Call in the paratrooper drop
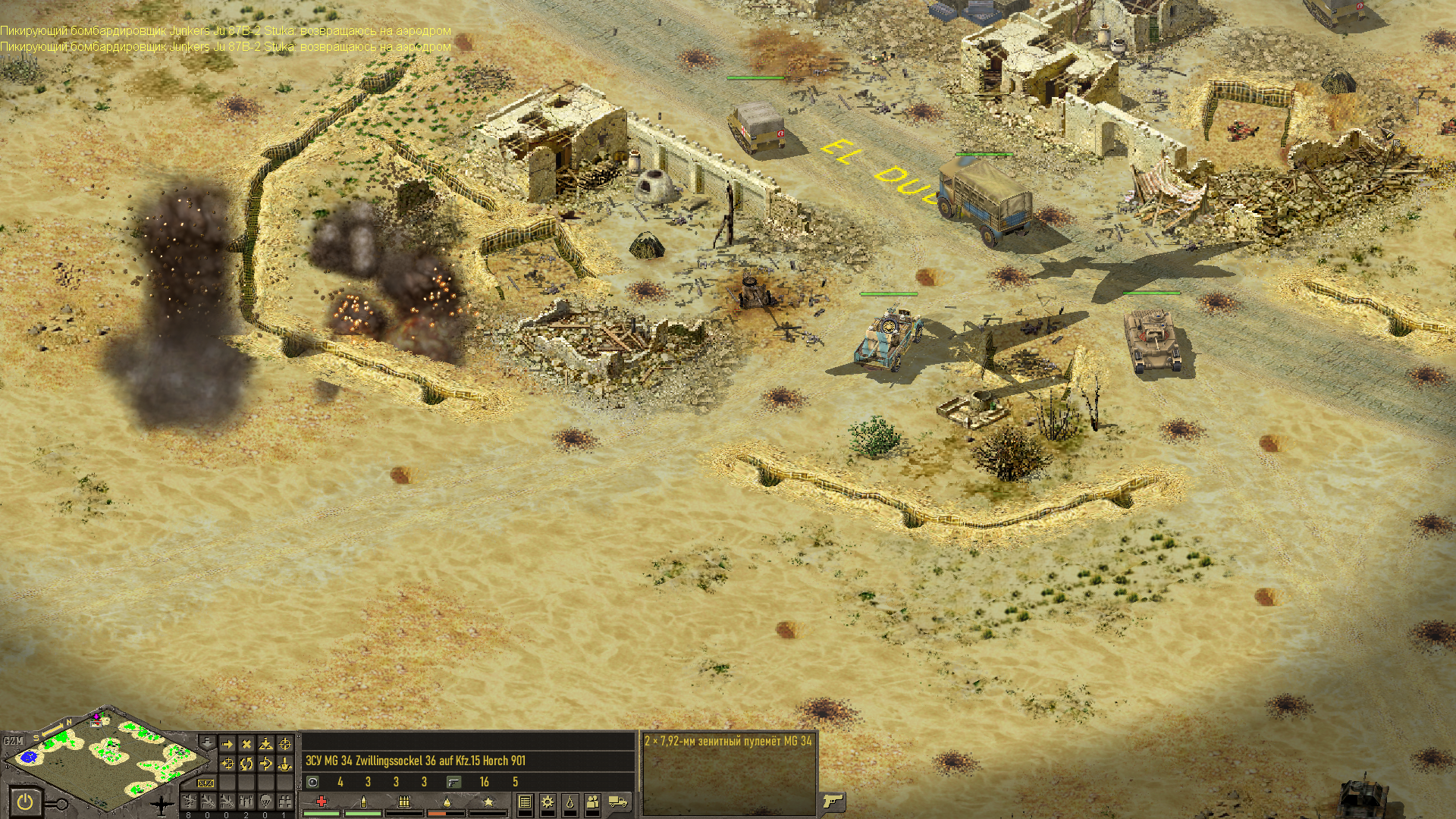 point(265,801)
